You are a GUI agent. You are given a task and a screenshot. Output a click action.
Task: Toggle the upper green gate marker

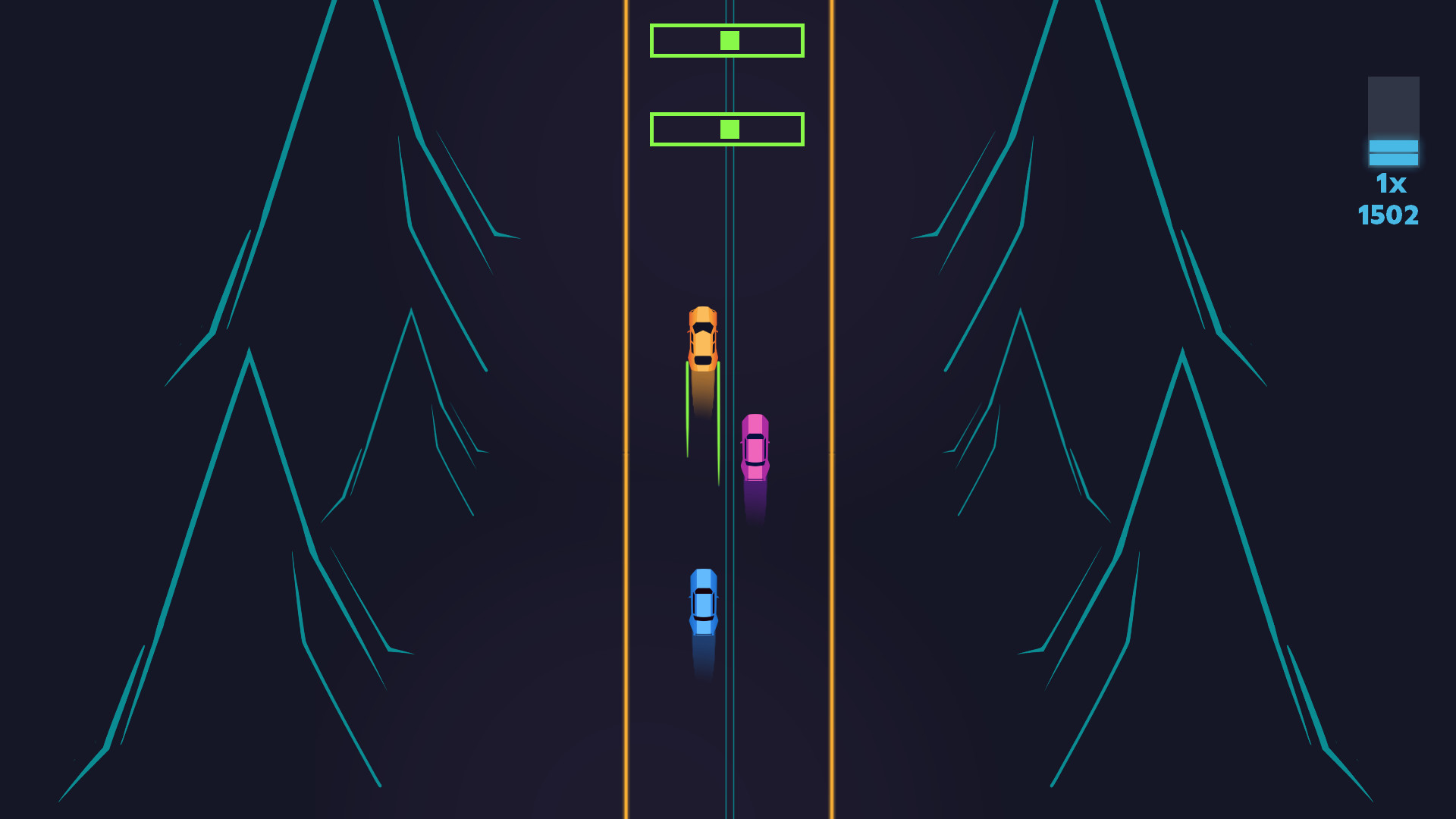click(x=726, y=41)
